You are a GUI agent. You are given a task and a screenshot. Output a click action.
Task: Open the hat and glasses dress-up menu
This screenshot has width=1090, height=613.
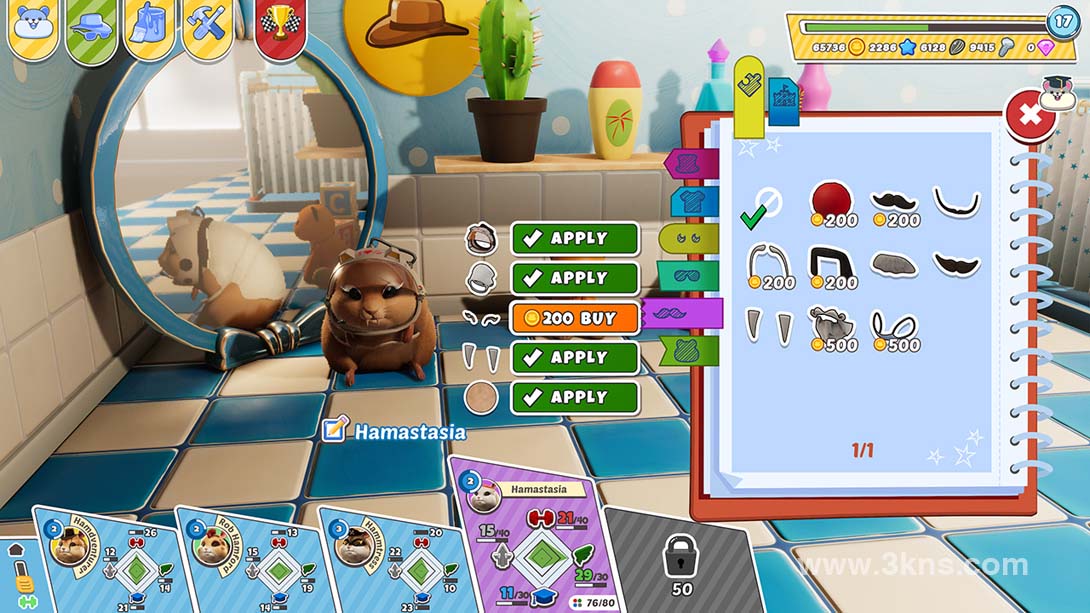point(92,25)
